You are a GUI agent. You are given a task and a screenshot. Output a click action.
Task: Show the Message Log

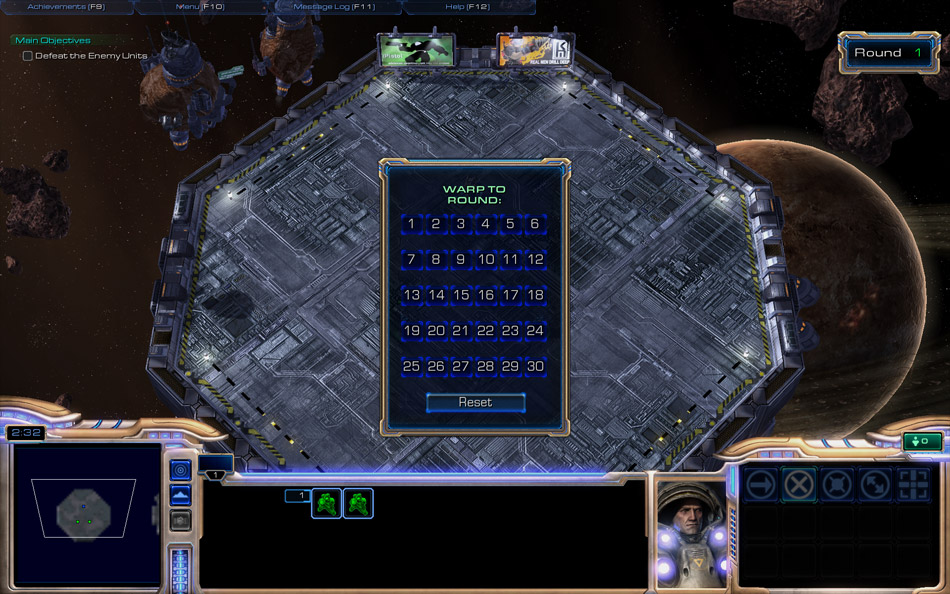click(334, 7)
